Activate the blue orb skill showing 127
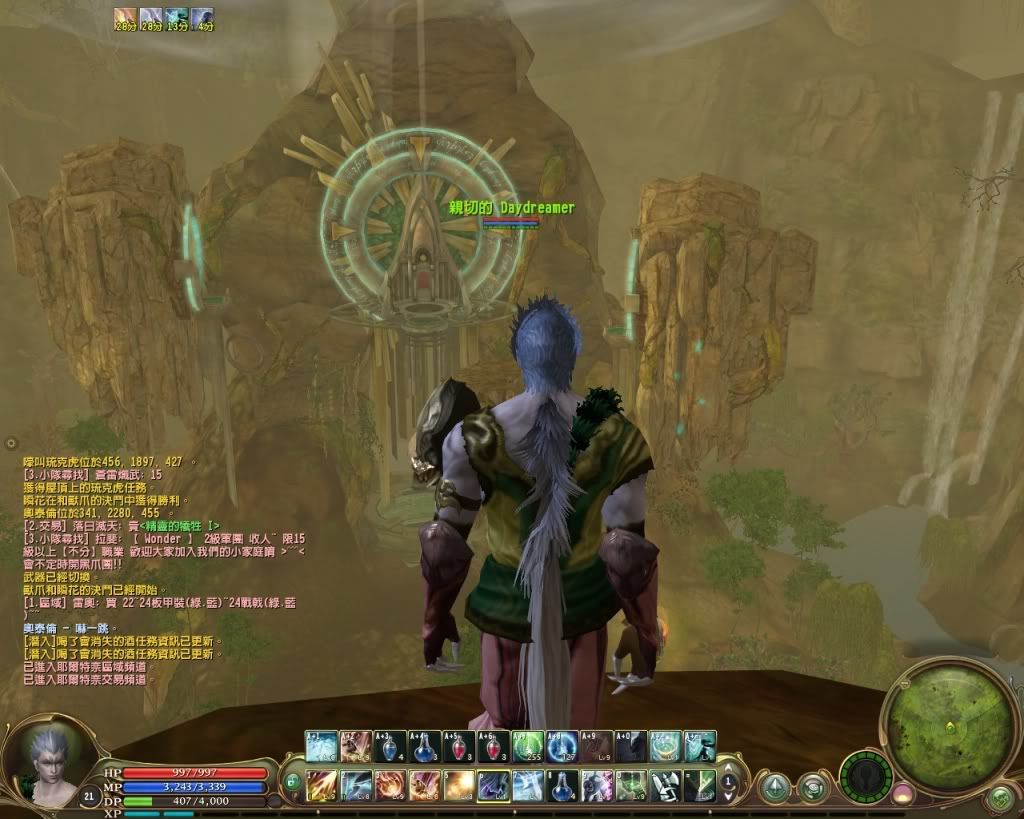This screenshot has width=1024, height=819. (x=561, y=746)
